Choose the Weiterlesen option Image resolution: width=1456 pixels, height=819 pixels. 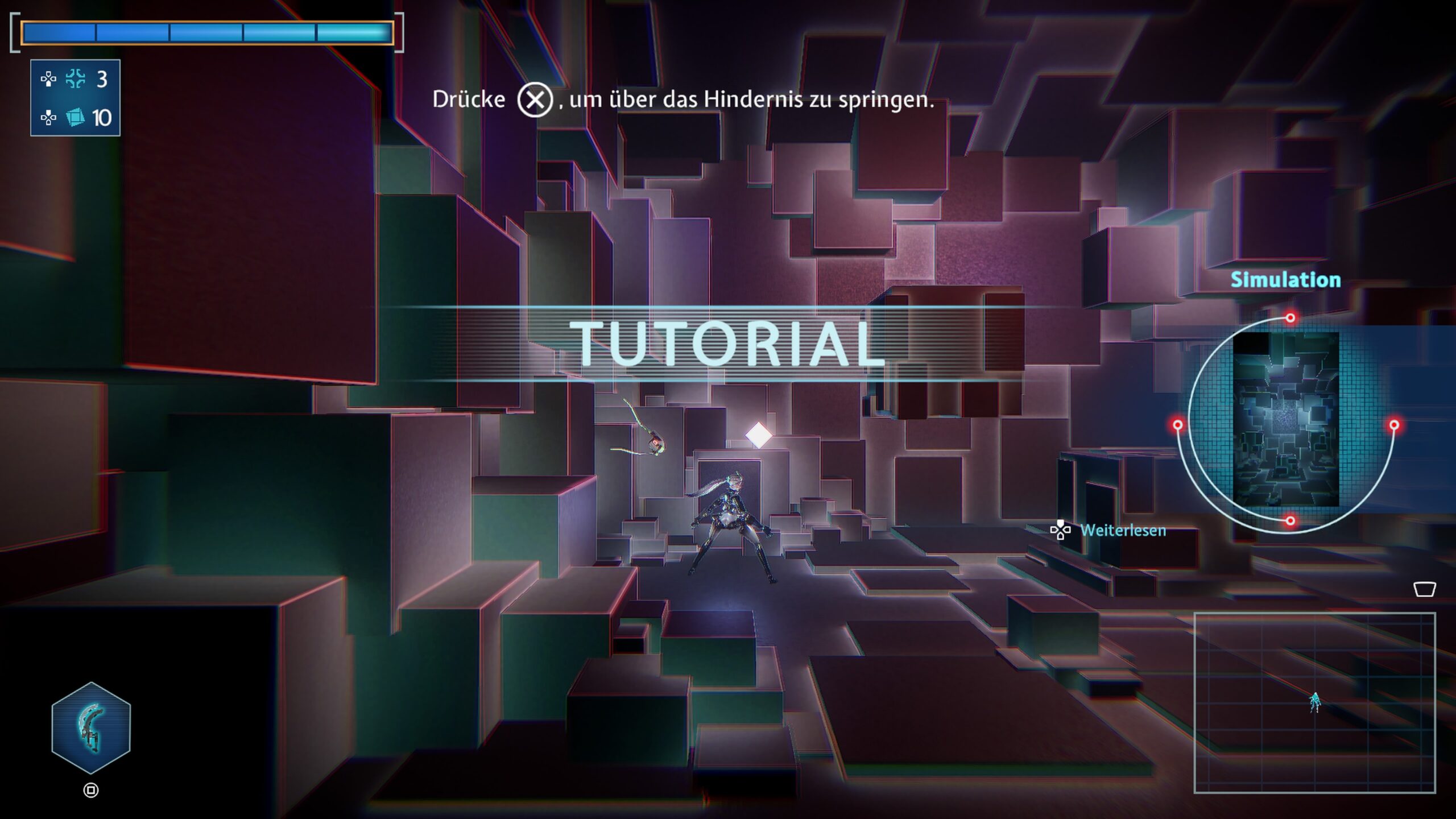(x=1122, y=530)
